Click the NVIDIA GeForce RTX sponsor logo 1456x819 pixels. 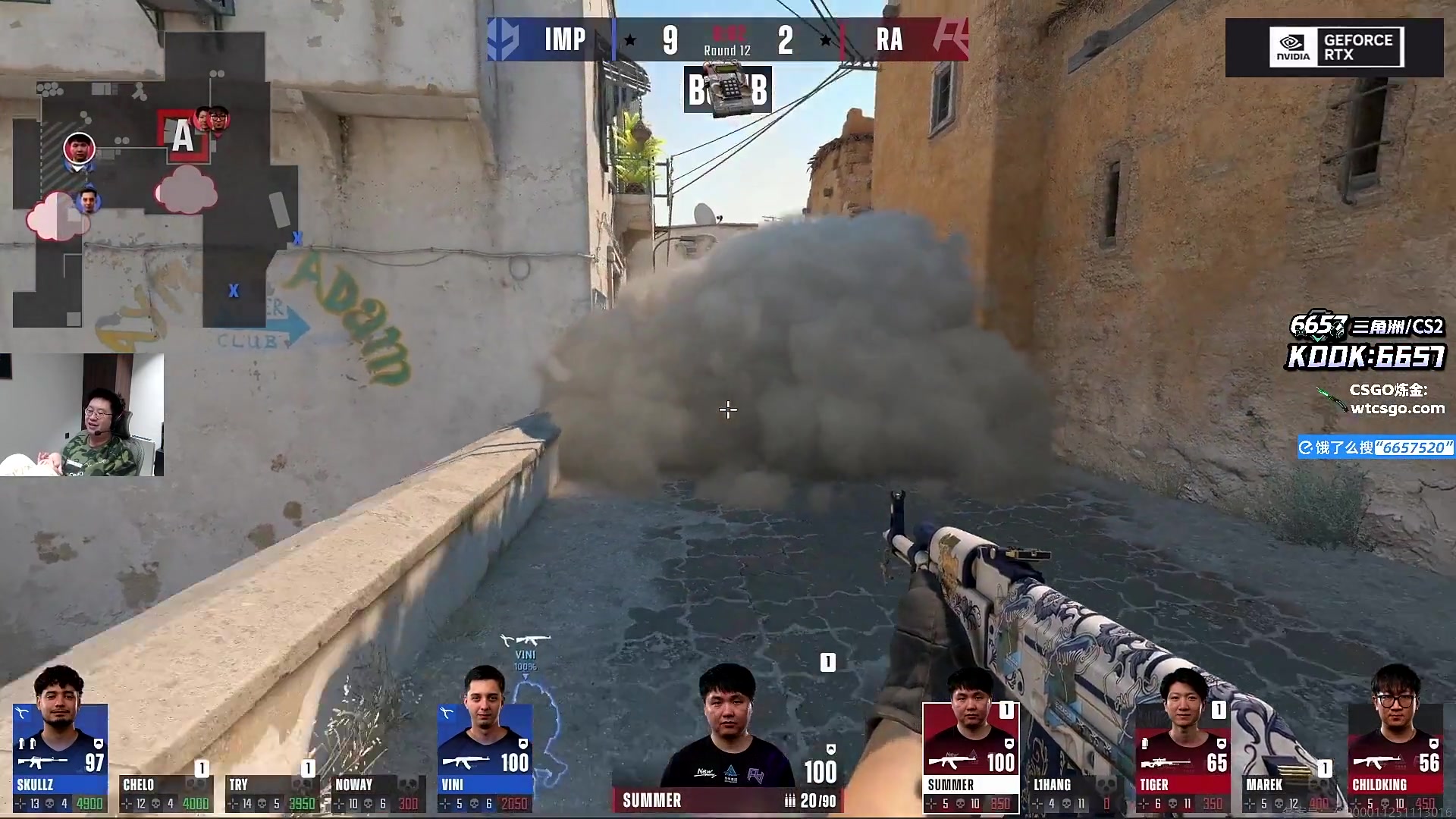[x=1336, y=48]
